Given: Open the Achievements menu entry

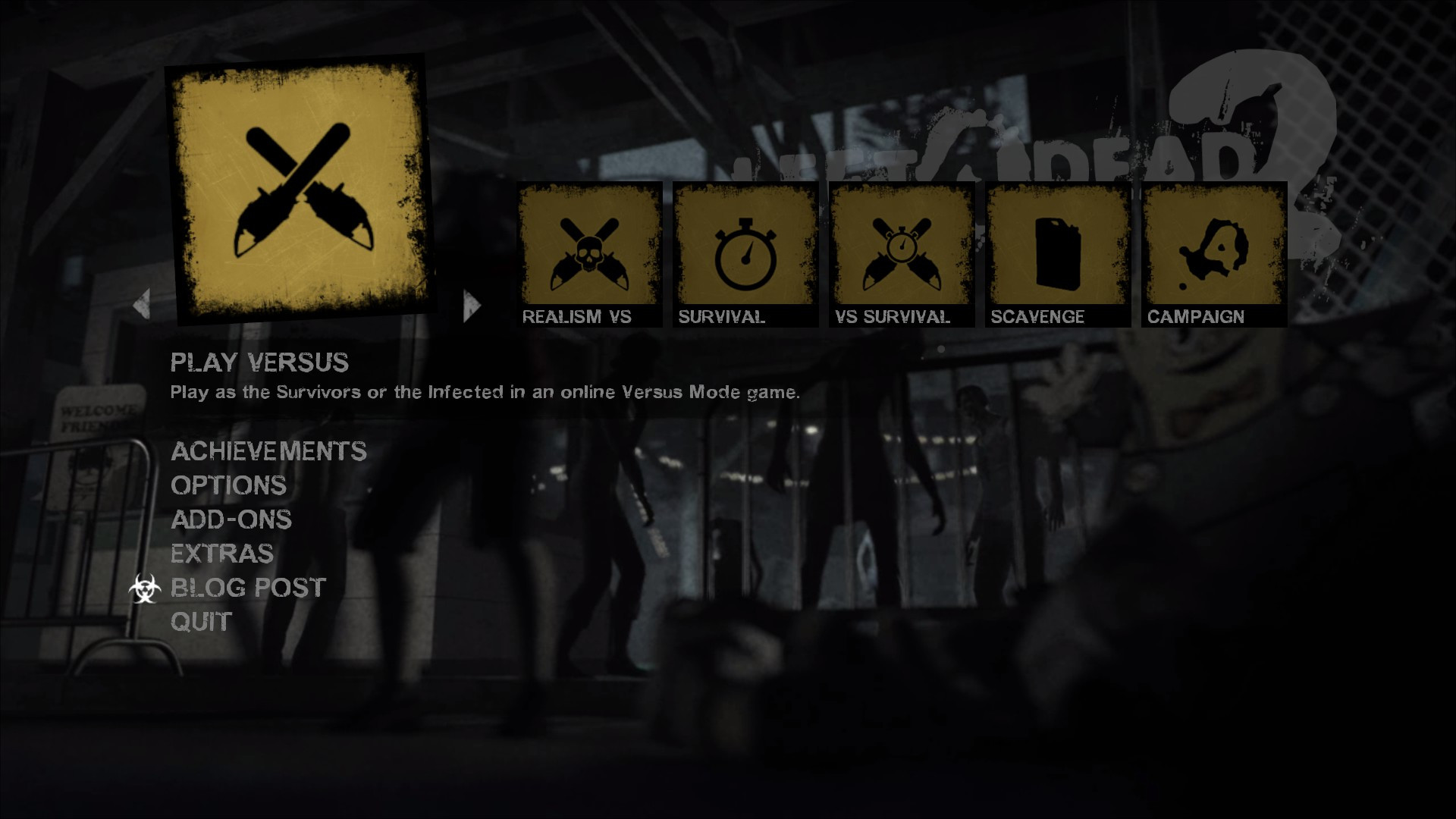Looking at the screenshot, I should 269,452.
